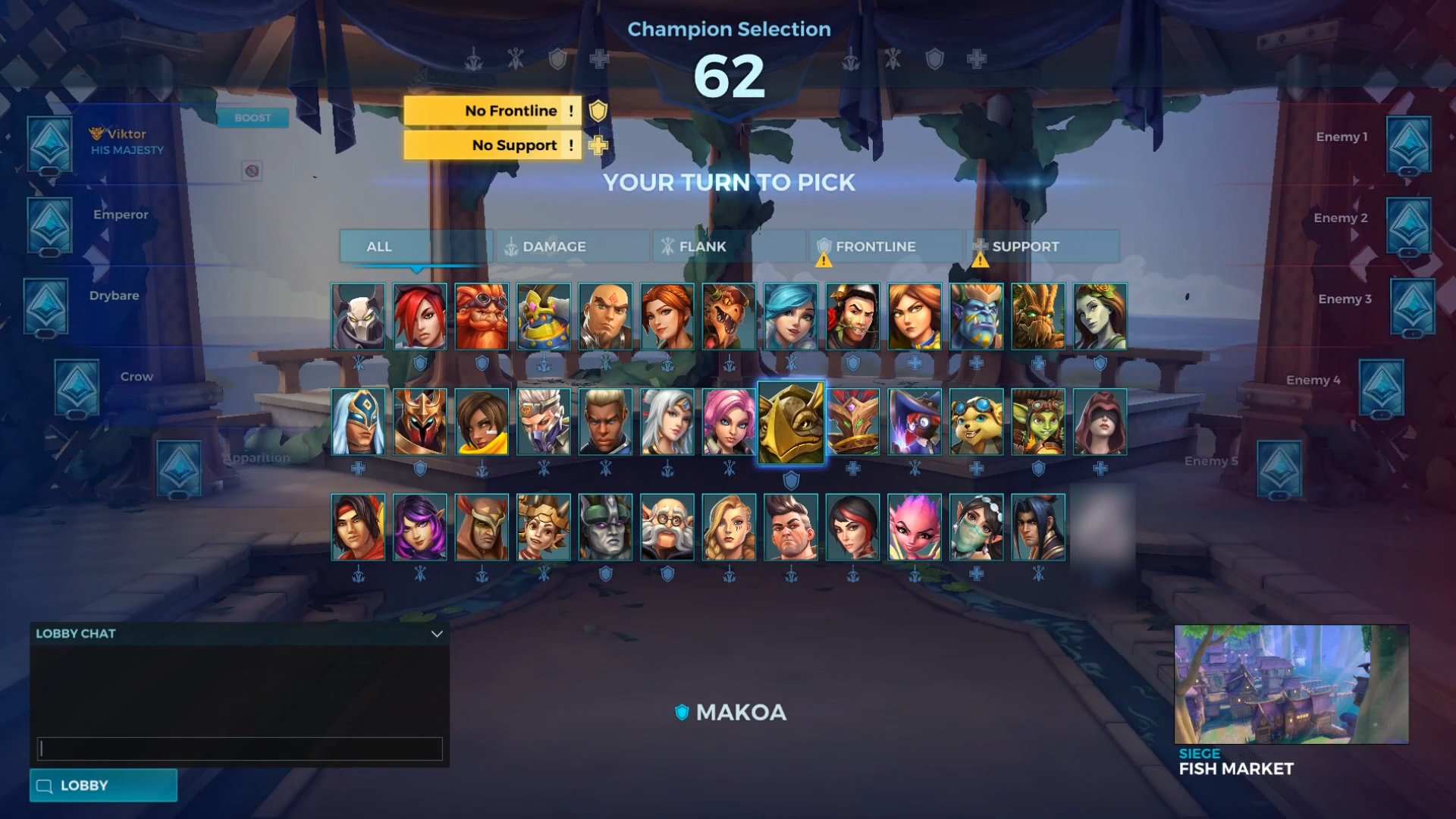1456x819 pixels.
Task: Choose Seris the red-hooded champion
Action: pyautogui.click(x=1100, y=422)
